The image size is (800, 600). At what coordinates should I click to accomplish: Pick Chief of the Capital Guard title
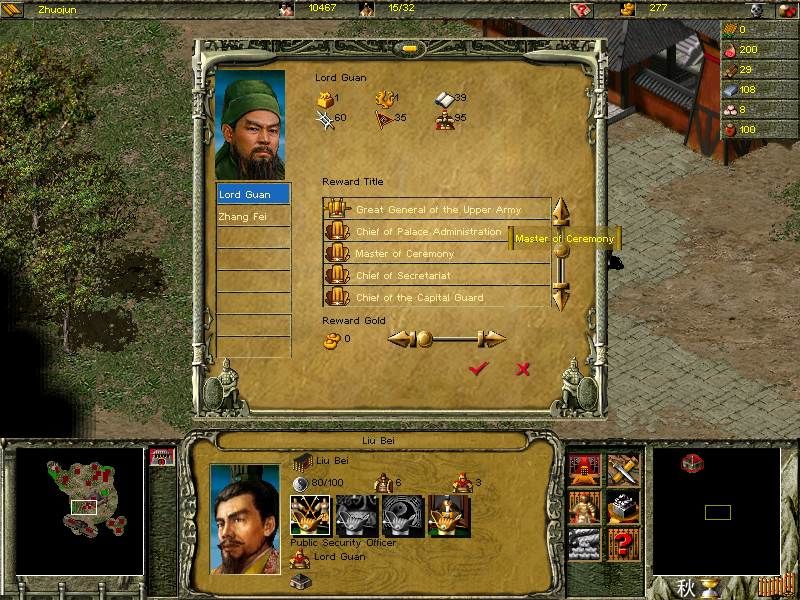point(419,298)
